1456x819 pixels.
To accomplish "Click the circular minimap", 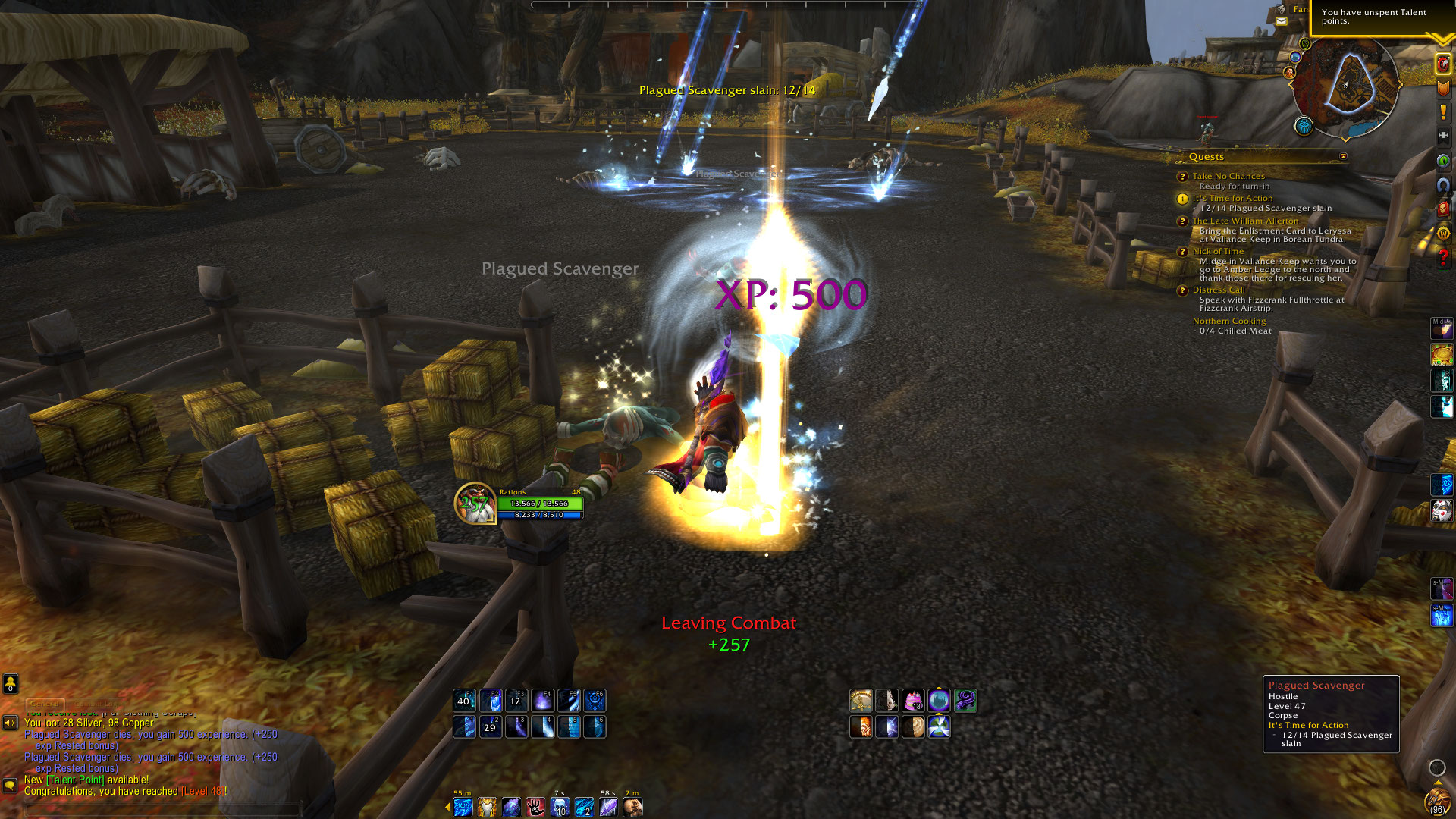I will coord(1346,87).
